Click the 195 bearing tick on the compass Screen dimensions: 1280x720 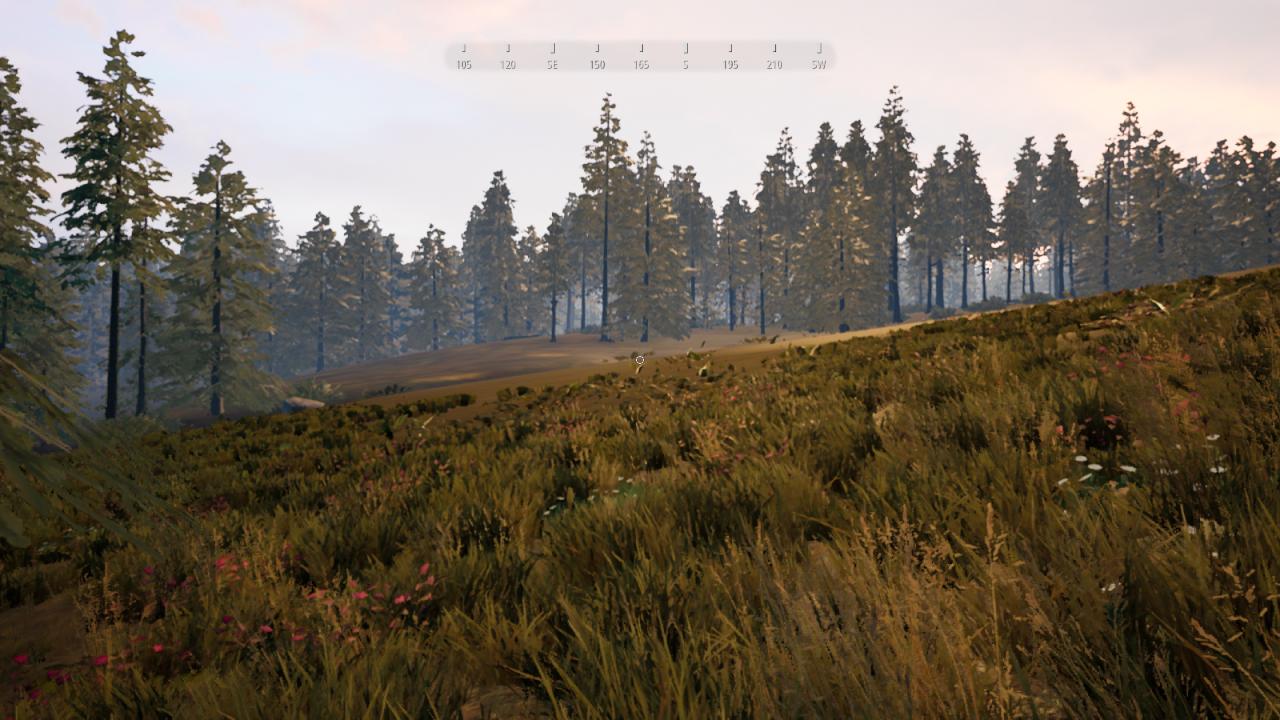(729, 47)
